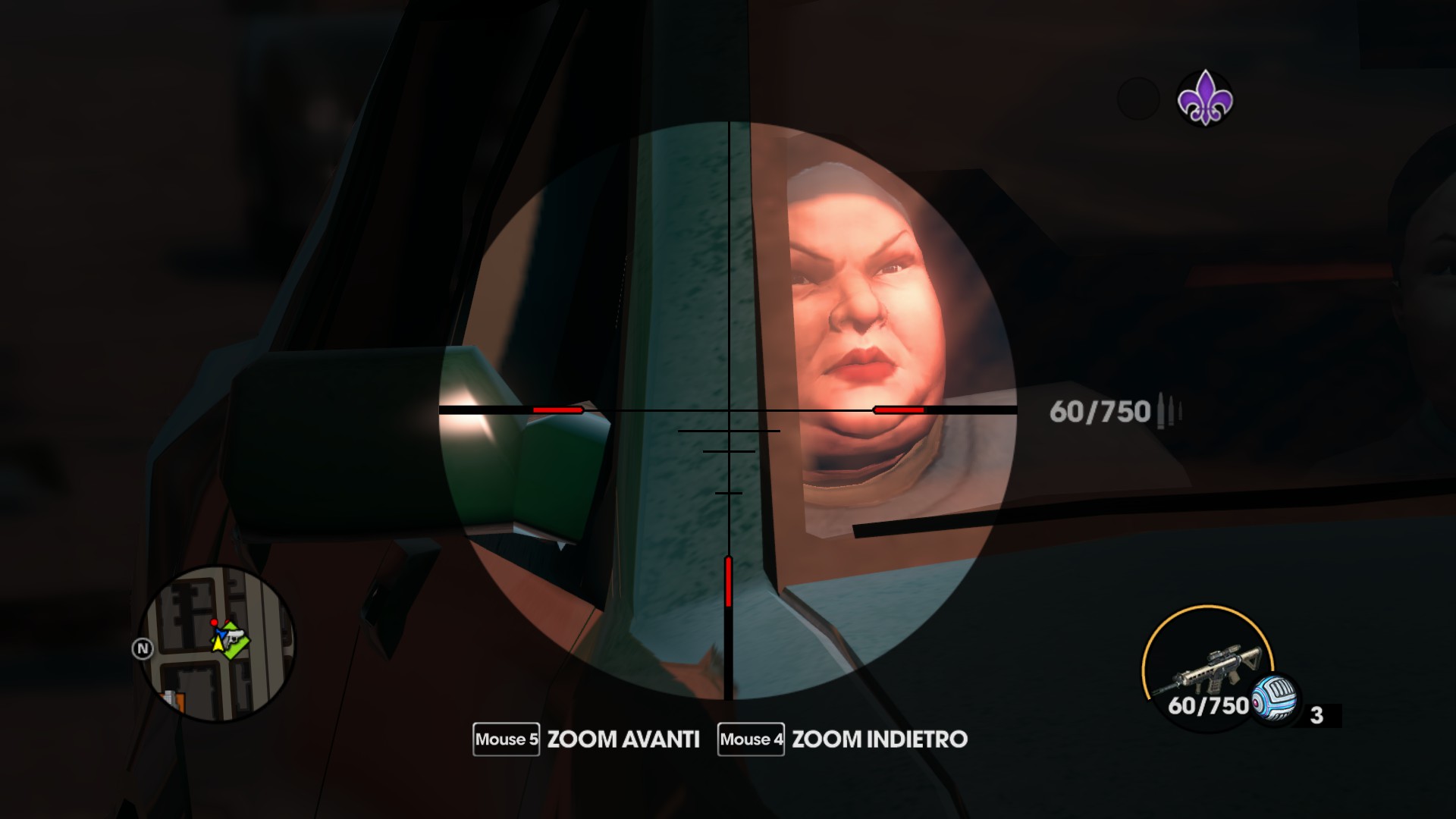Click the N compass marker on minimap
This screenshot has height=819, width=1456.
tap(143, 649)
